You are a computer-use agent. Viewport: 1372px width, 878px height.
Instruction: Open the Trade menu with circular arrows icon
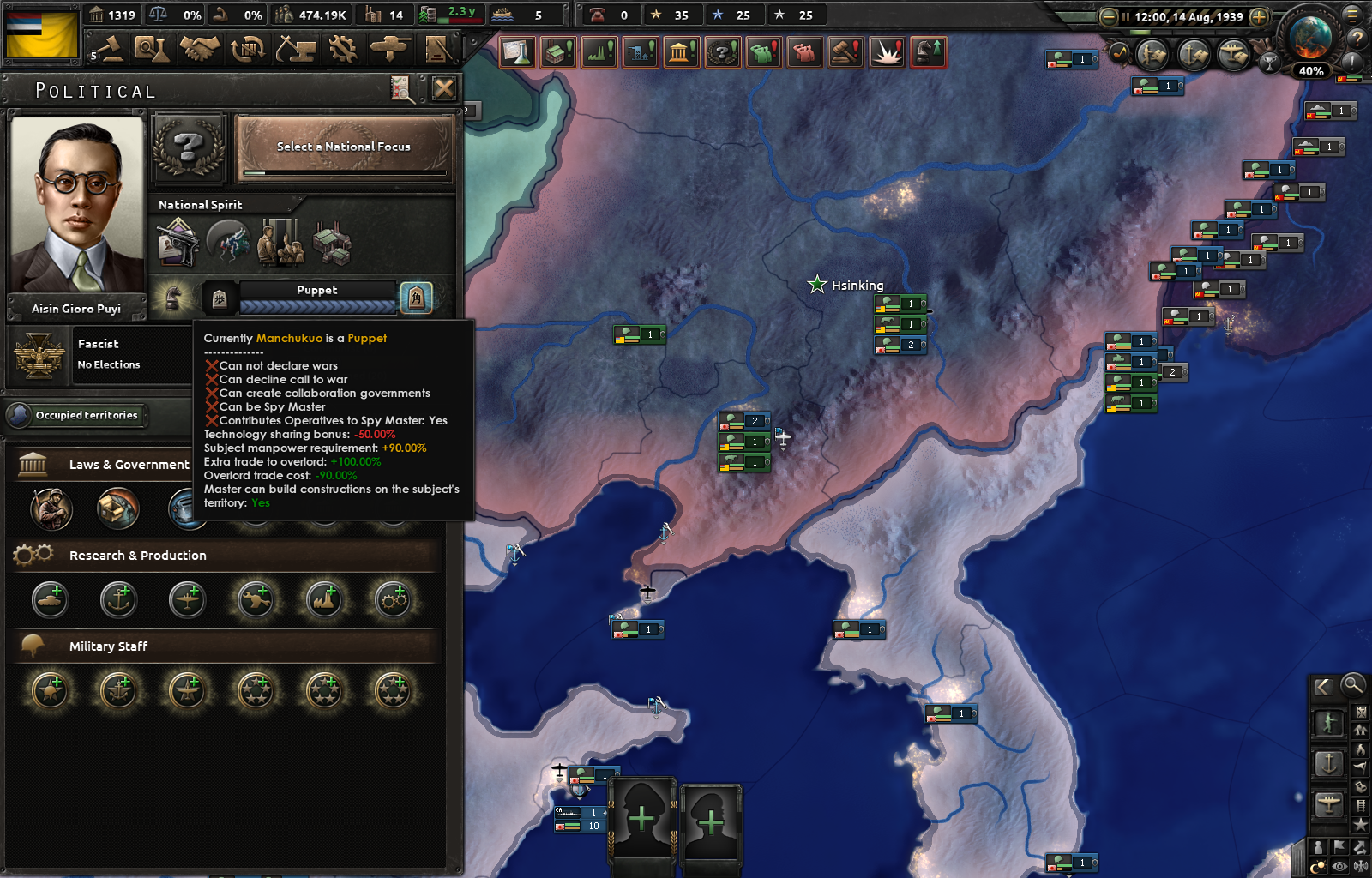(x=249, y=49)
